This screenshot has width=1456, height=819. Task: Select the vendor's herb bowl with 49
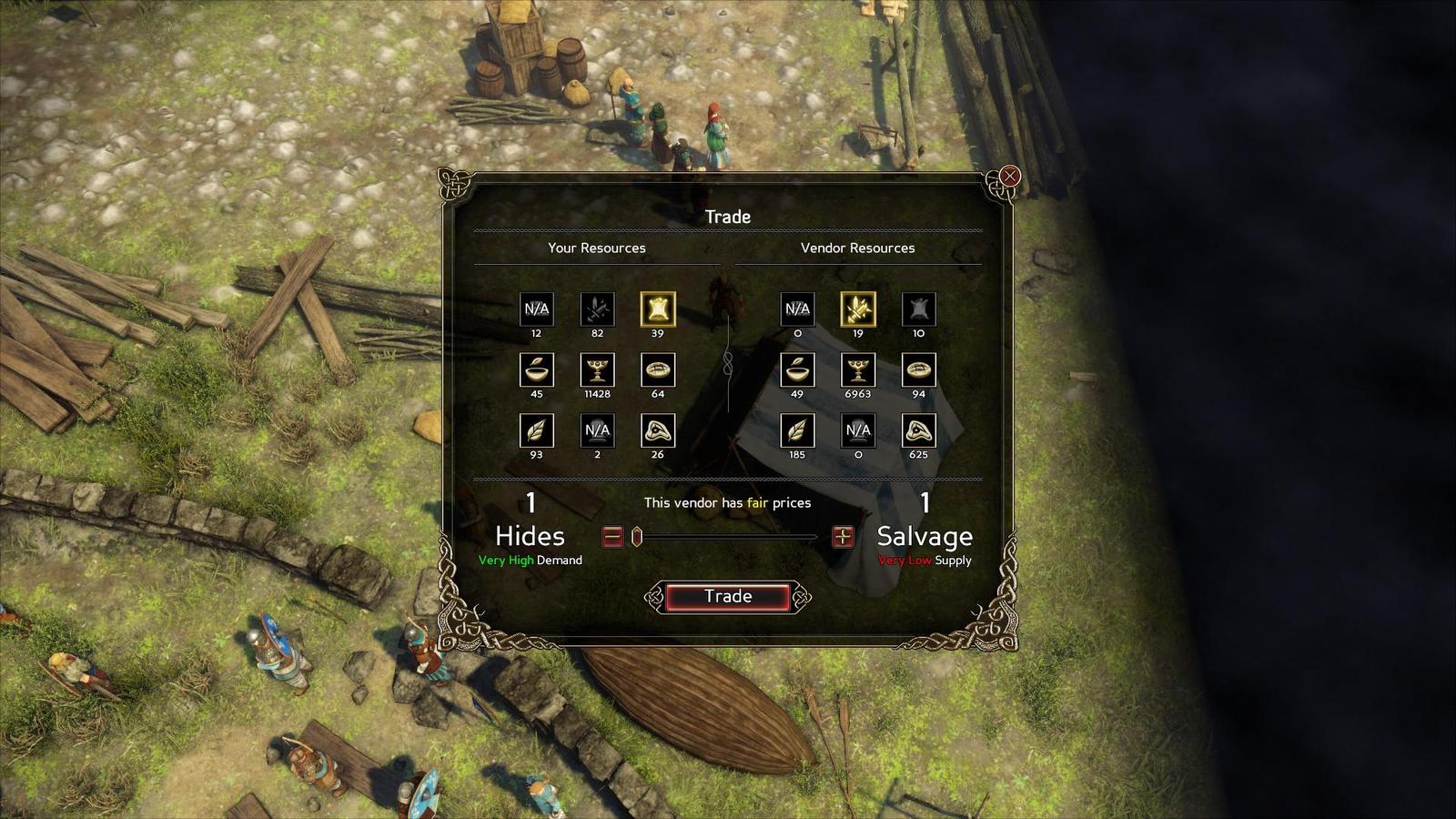coord(797,370)
